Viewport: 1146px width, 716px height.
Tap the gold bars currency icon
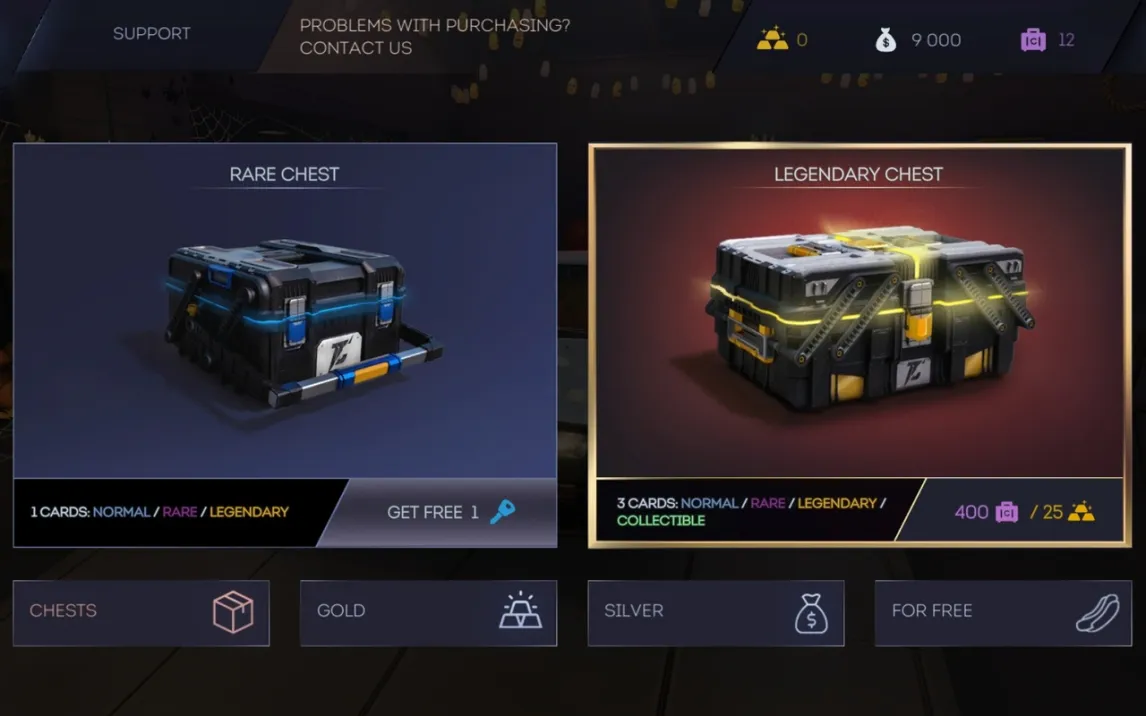[772, 39]
